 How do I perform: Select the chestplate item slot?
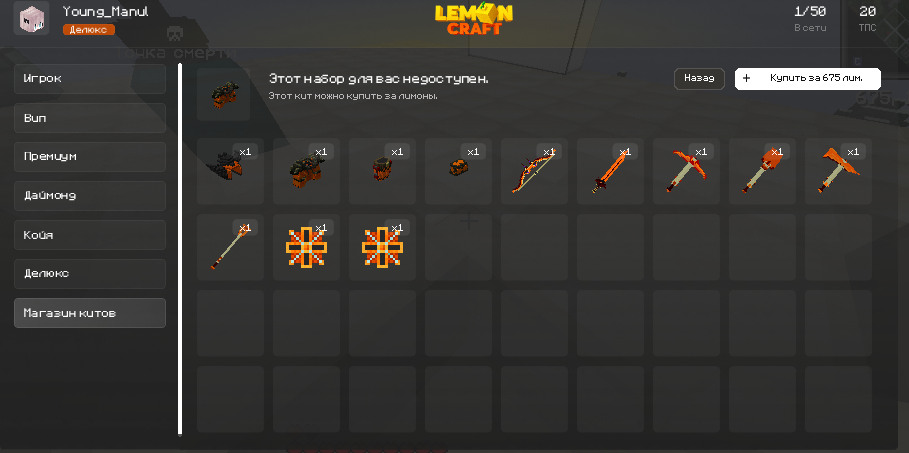[306, 171]
